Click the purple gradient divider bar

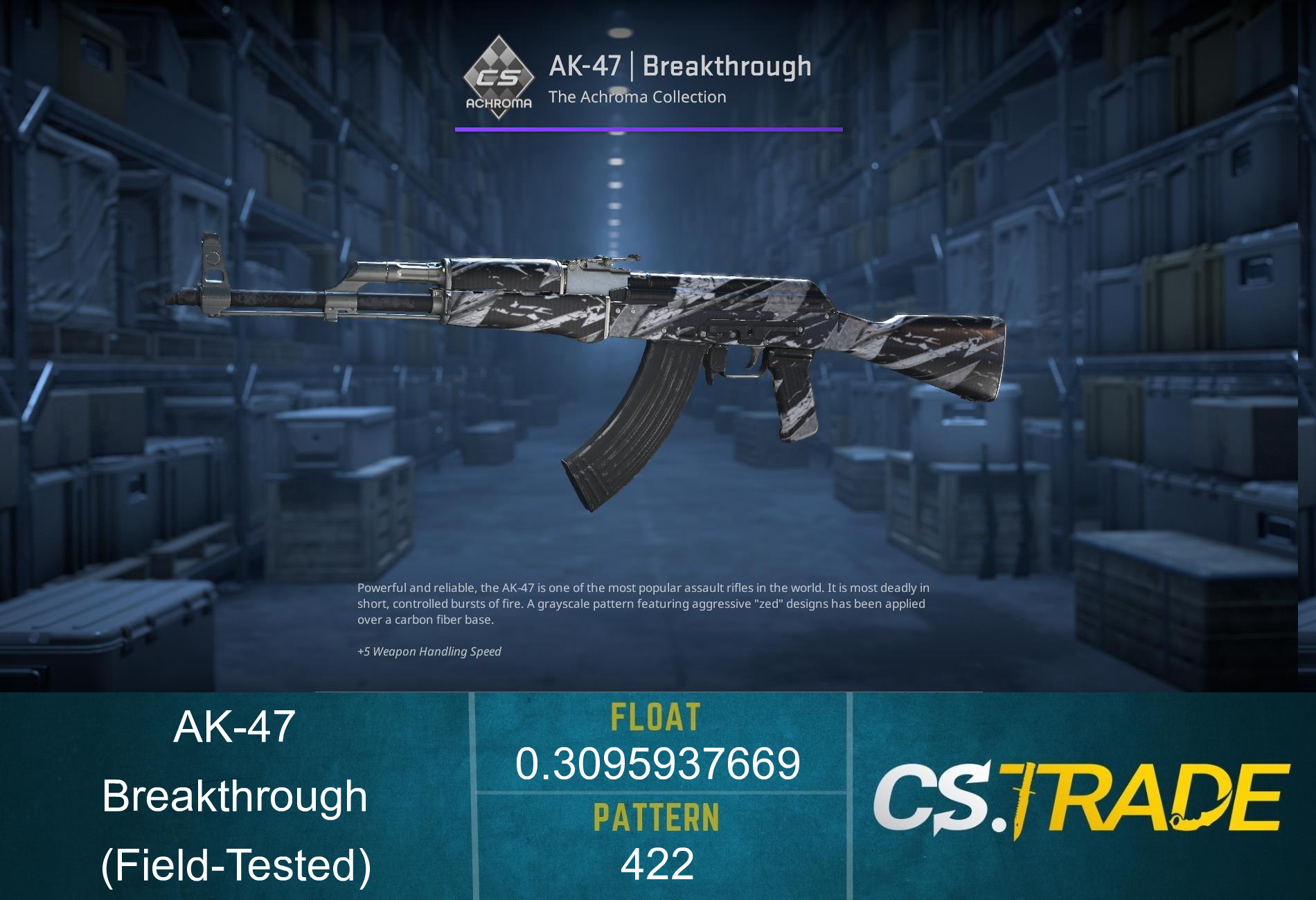(x=648, y=127)
